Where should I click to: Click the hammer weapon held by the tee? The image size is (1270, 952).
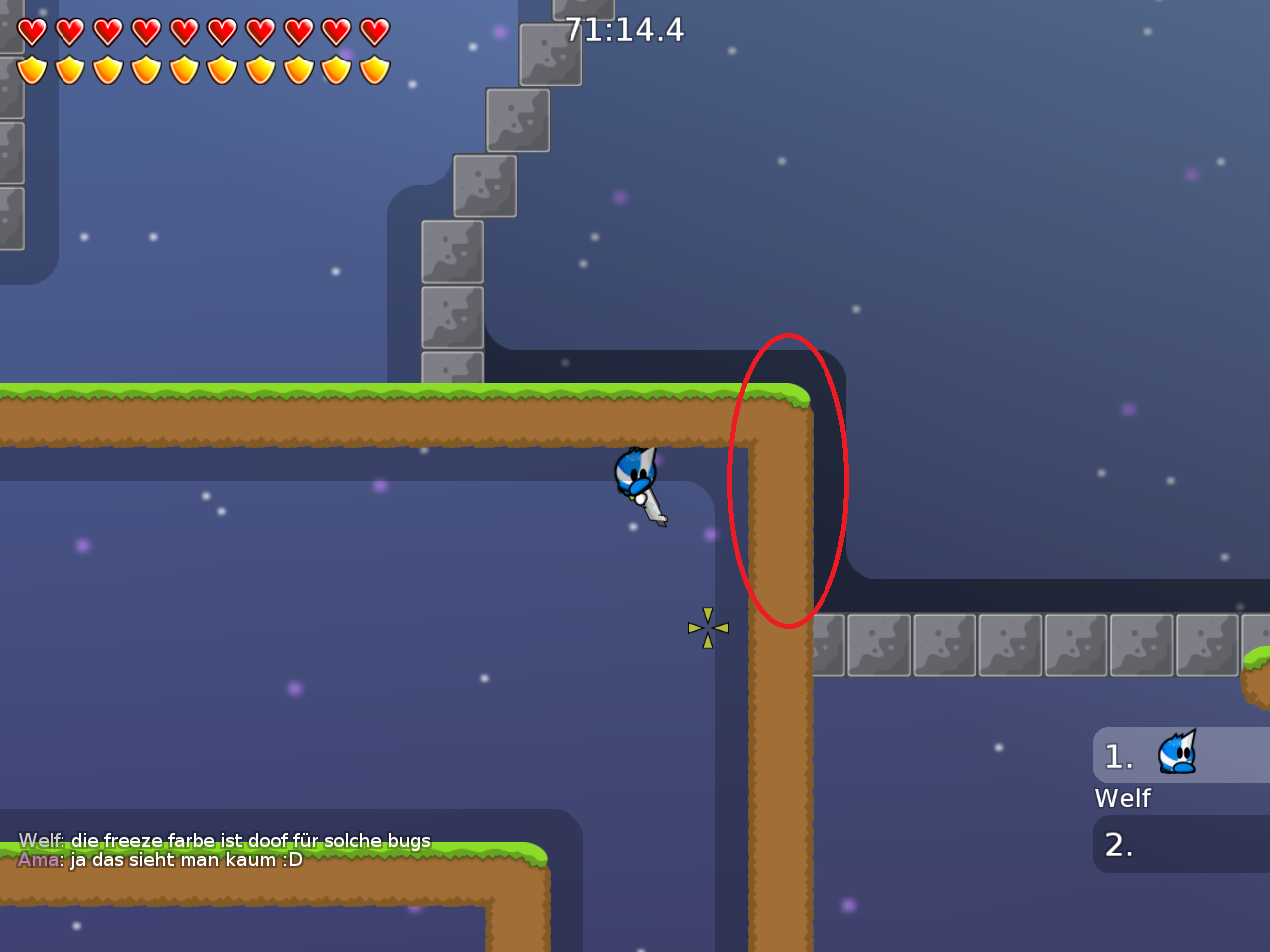click(653, 511)
